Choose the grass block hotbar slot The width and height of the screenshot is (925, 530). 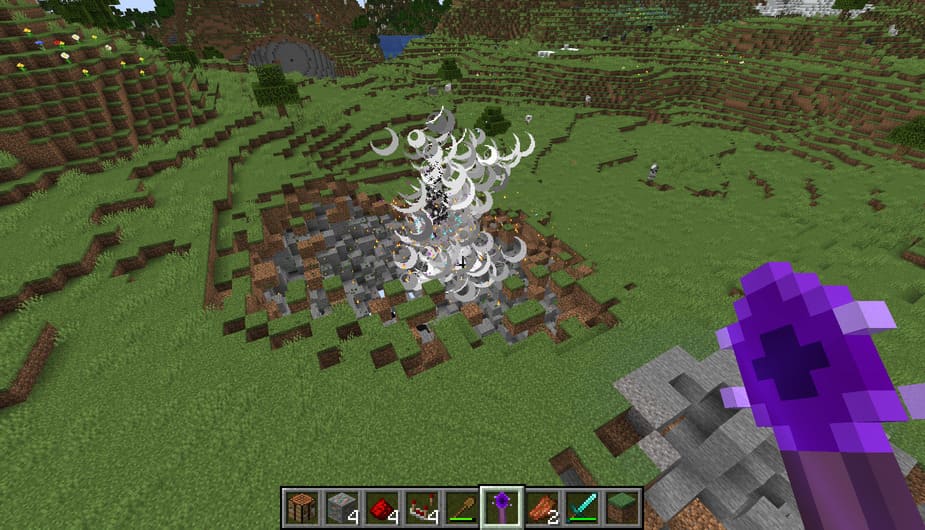click(x=621, y=508)
